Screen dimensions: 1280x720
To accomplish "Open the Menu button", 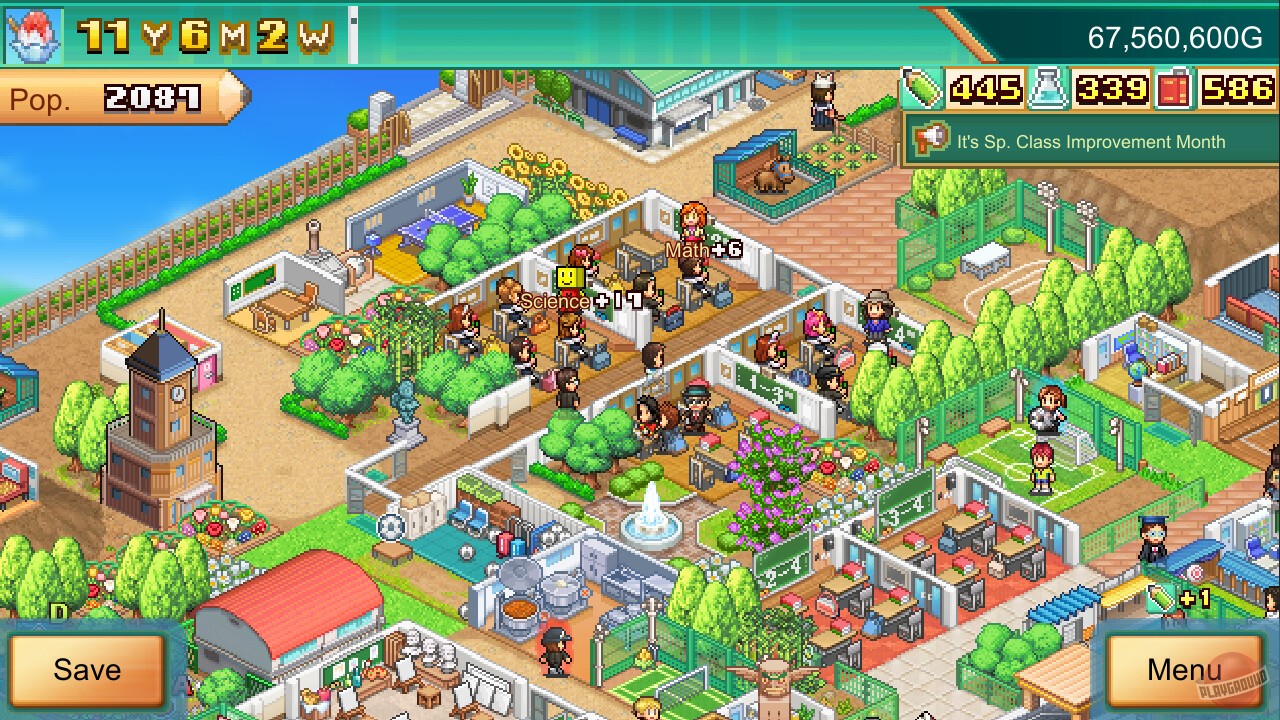I will pos(1186,672).
